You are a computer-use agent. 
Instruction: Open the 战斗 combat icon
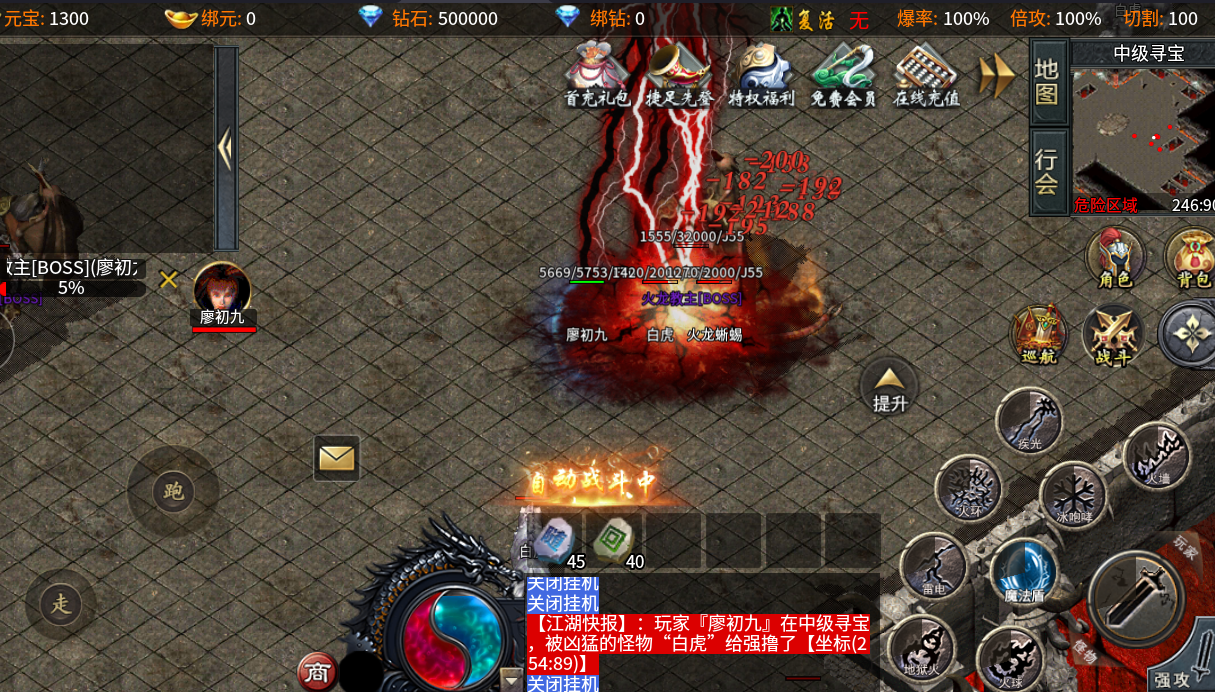tap(1113, 334)
